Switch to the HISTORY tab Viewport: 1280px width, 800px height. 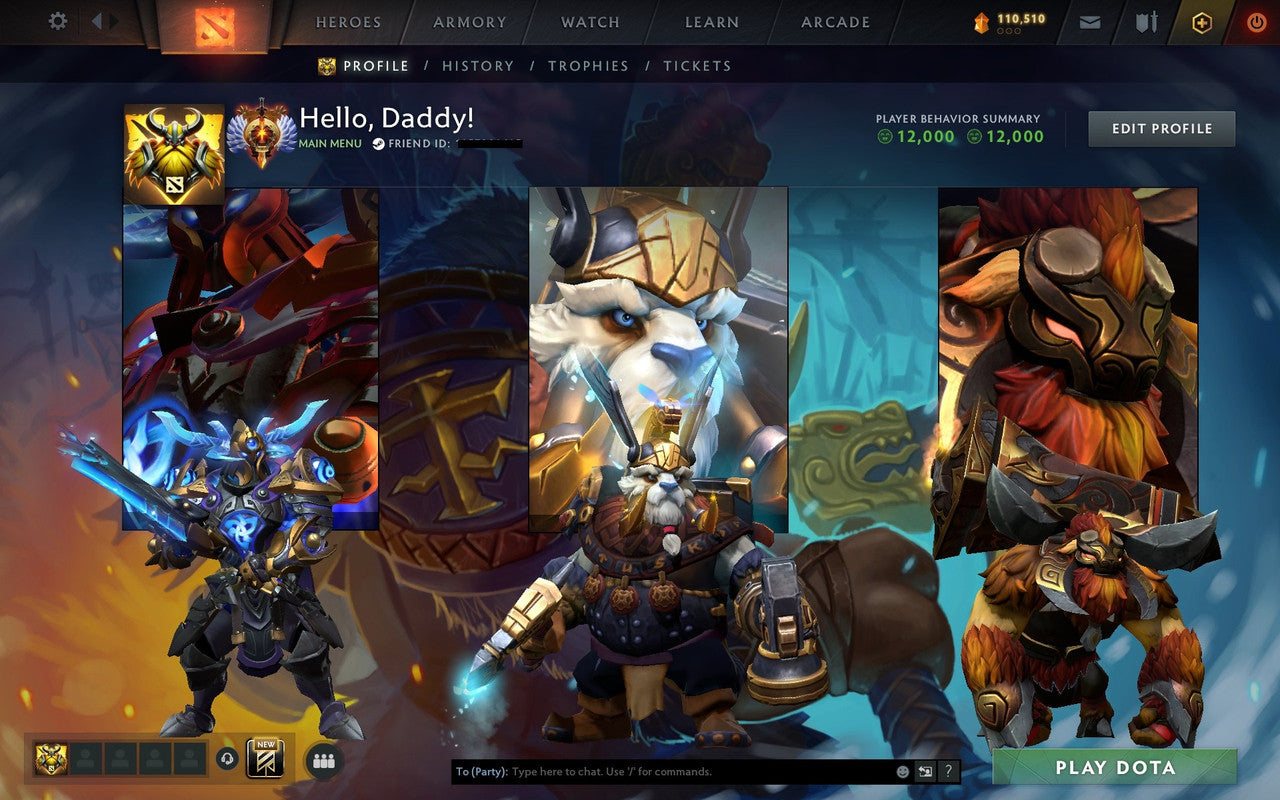[478, 66]
